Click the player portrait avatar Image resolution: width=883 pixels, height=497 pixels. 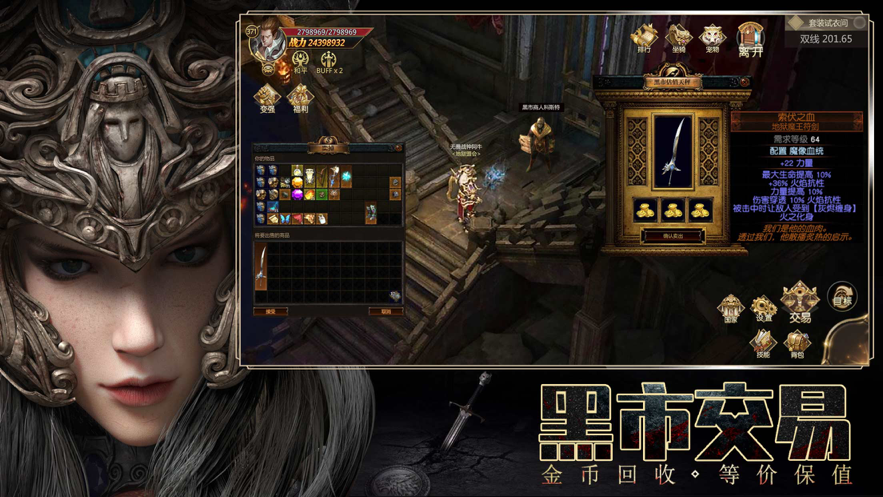click(265, 42)
